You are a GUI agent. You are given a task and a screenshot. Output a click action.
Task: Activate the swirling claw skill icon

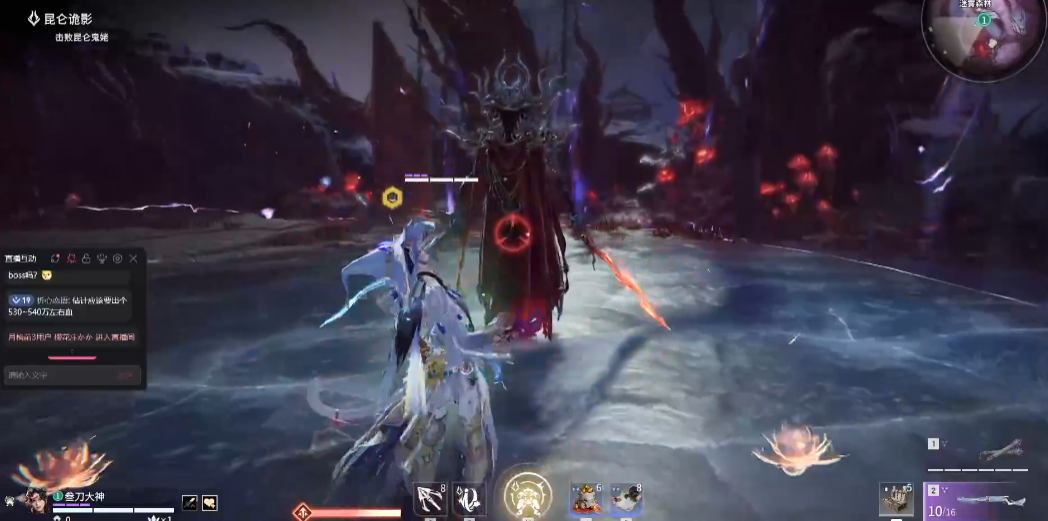[469, 498]
